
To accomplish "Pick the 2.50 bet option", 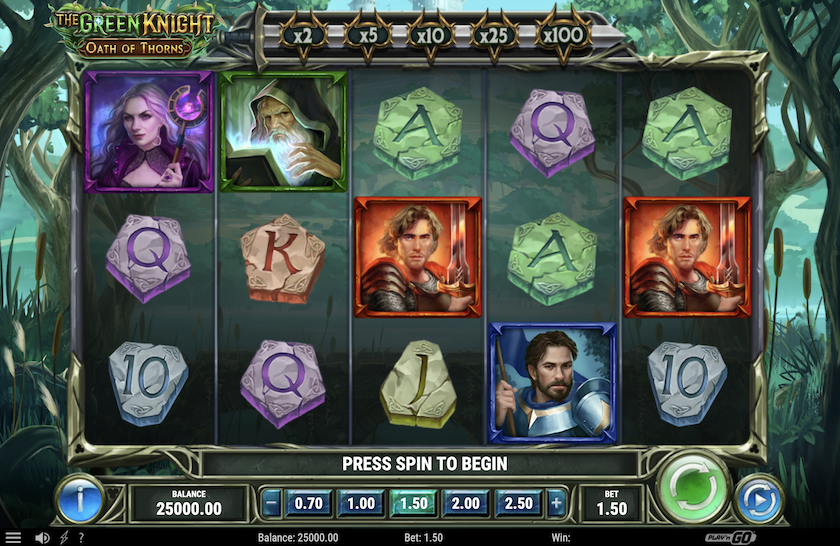I will click(518, 503).
